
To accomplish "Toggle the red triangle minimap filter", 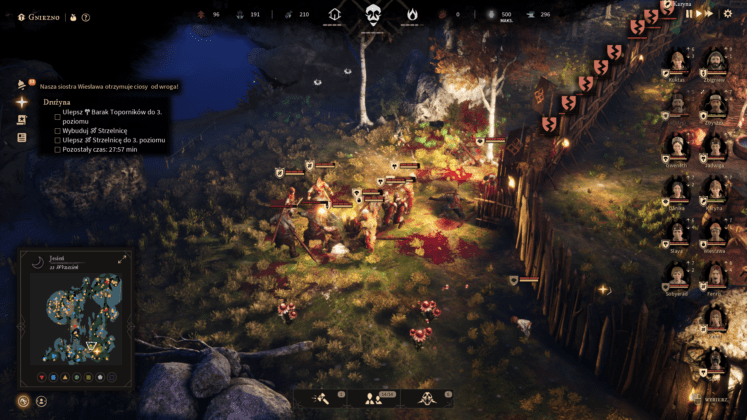I will click(x=40, y=378).
